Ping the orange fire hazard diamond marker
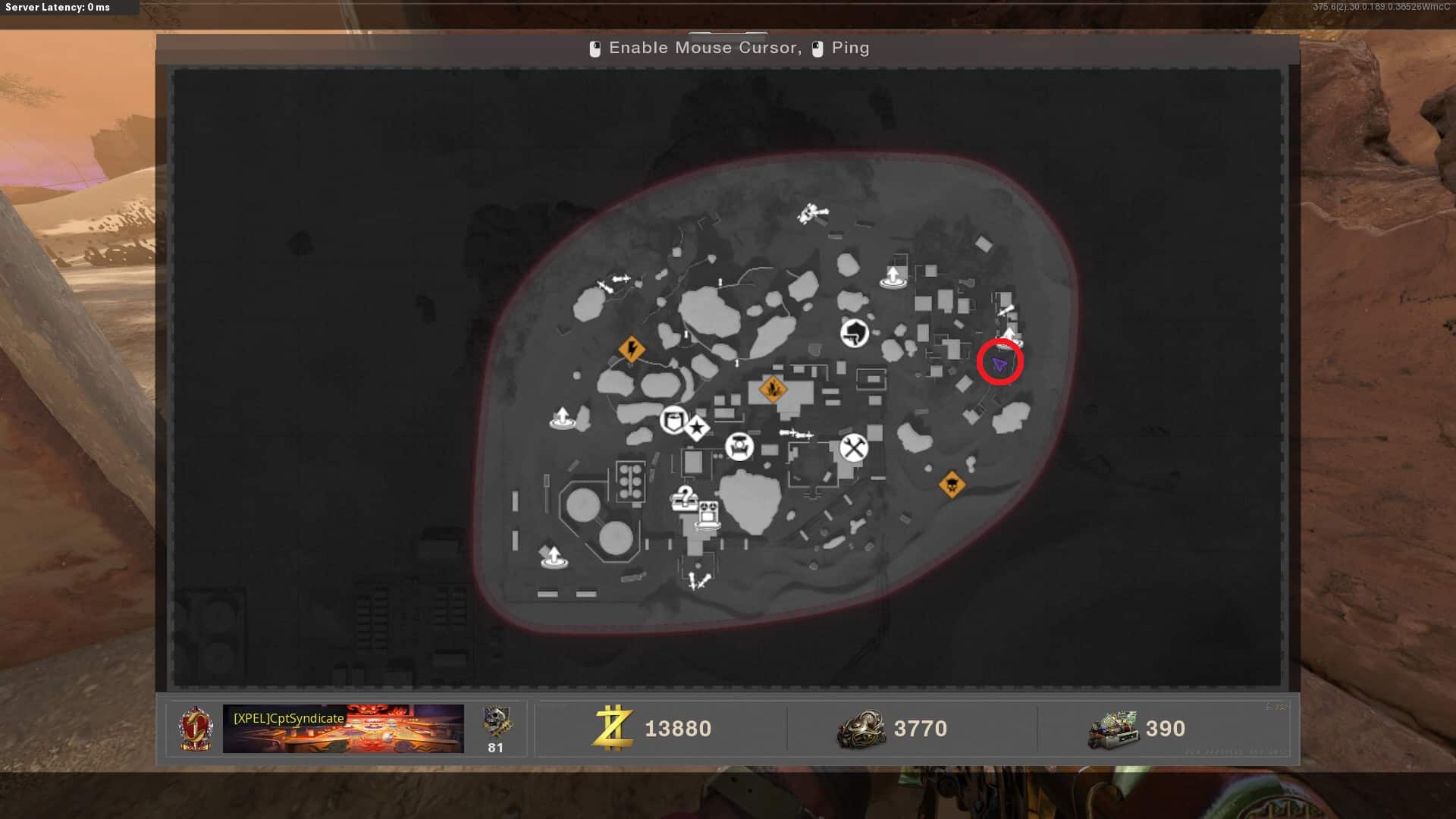 click(772, 390)
